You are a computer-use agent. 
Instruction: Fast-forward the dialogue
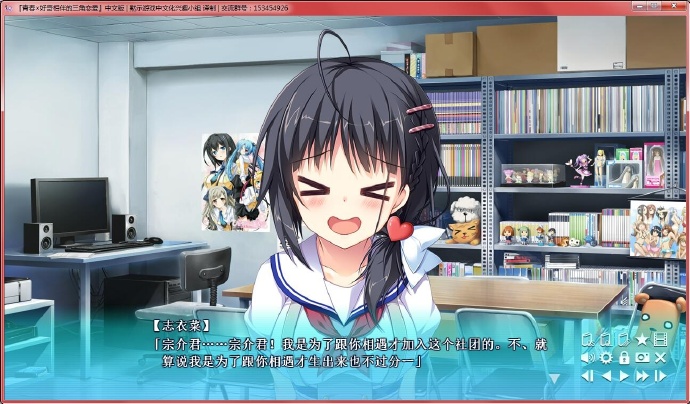click(x=642, y=376)
